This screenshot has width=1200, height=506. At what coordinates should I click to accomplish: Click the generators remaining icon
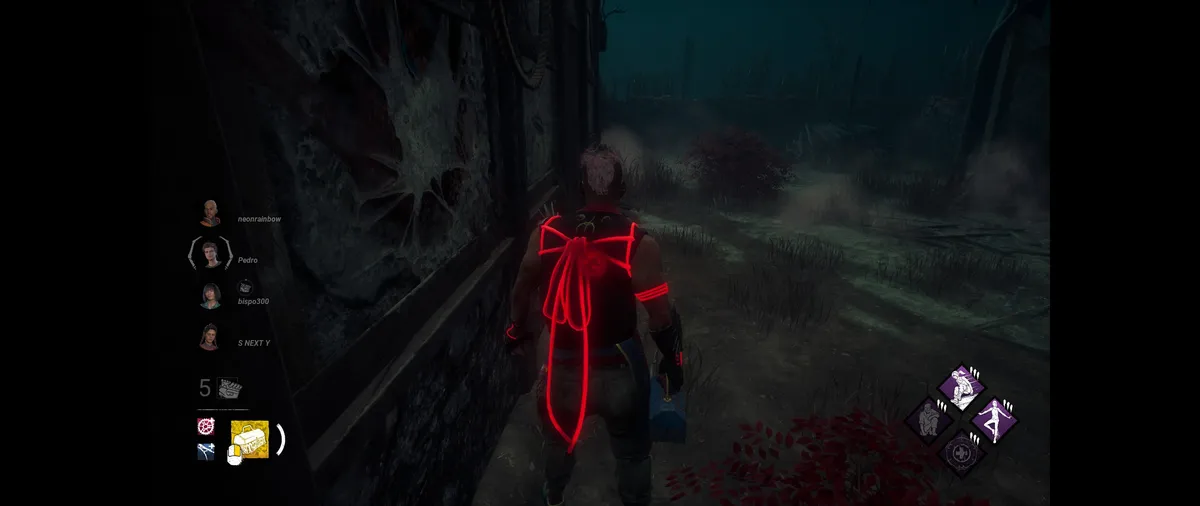[230, 389]
